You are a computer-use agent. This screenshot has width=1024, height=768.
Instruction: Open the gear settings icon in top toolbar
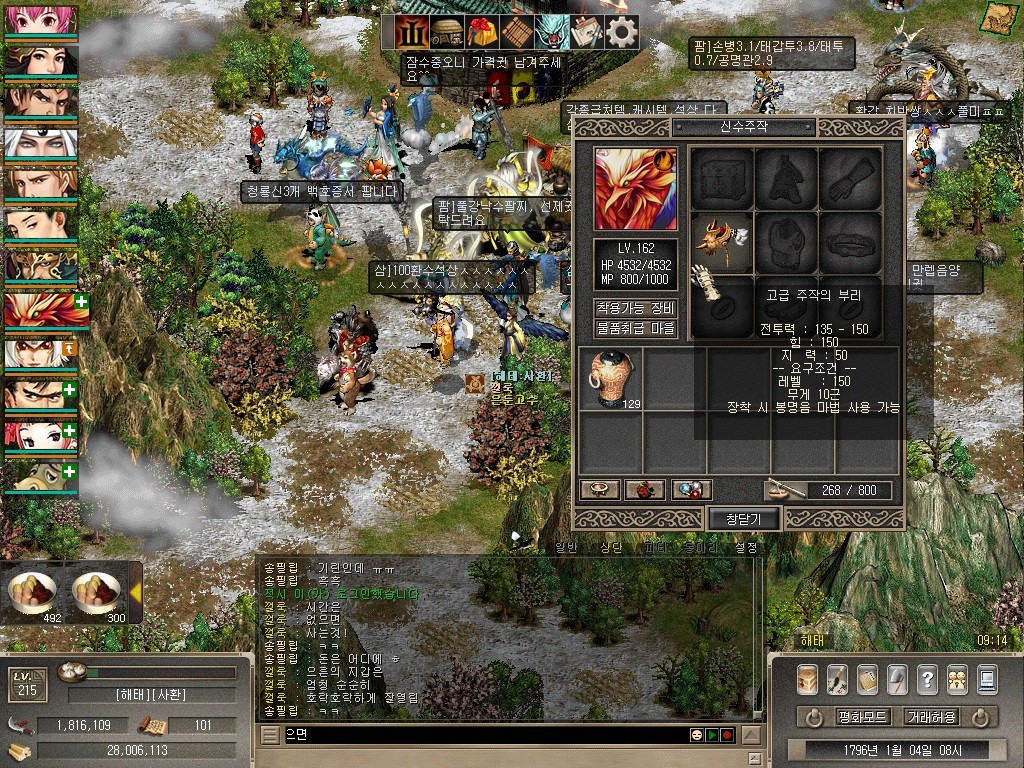point(622,32)
